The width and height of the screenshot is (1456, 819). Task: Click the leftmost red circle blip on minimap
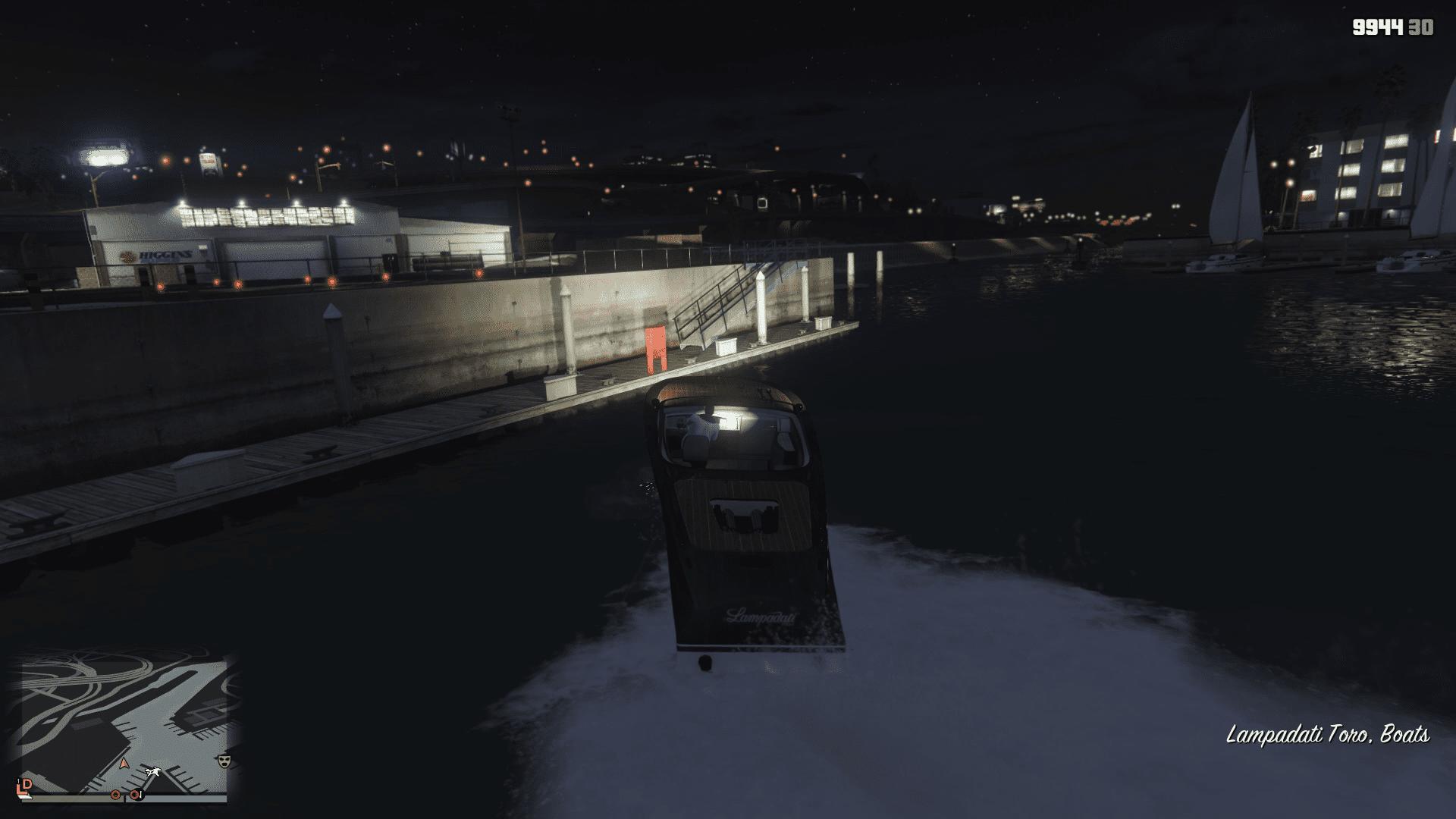115,795
